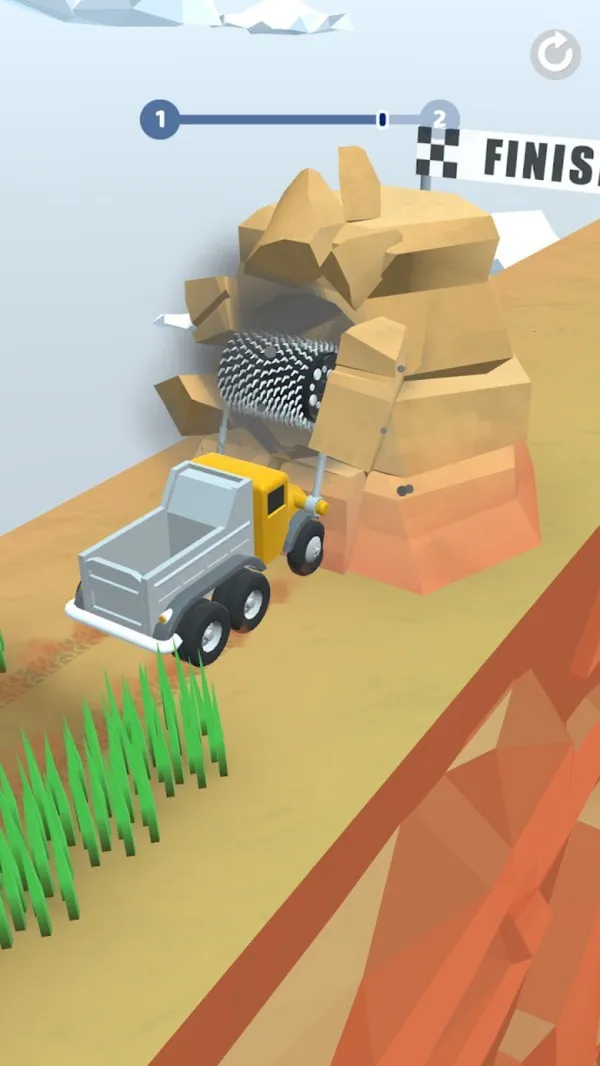
Task: Restart the level with the circular arrow button
Action: point(555,54)
